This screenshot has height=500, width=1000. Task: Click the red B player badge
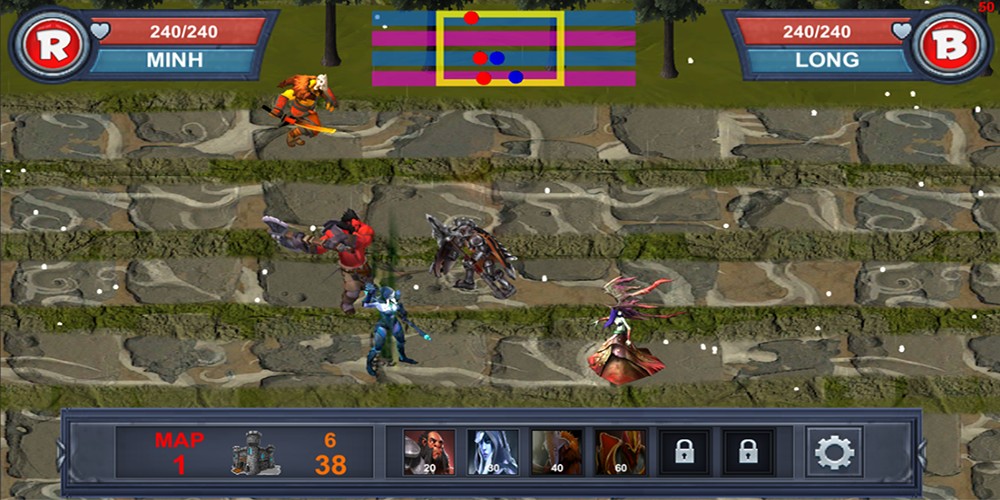click(x=948, y=45)
